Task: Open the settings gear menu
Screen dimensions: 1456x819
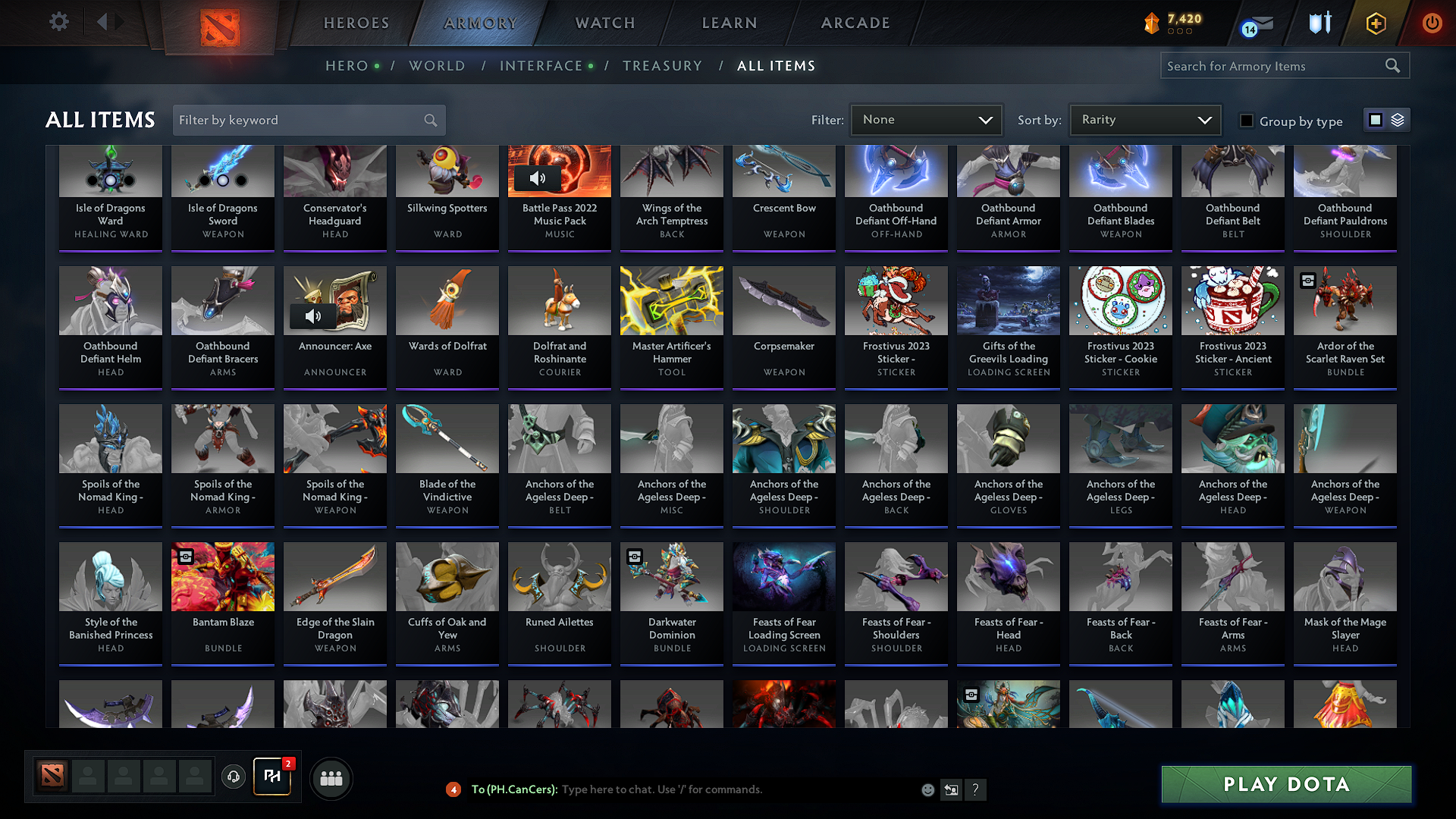Action: (x=58, y=22)
